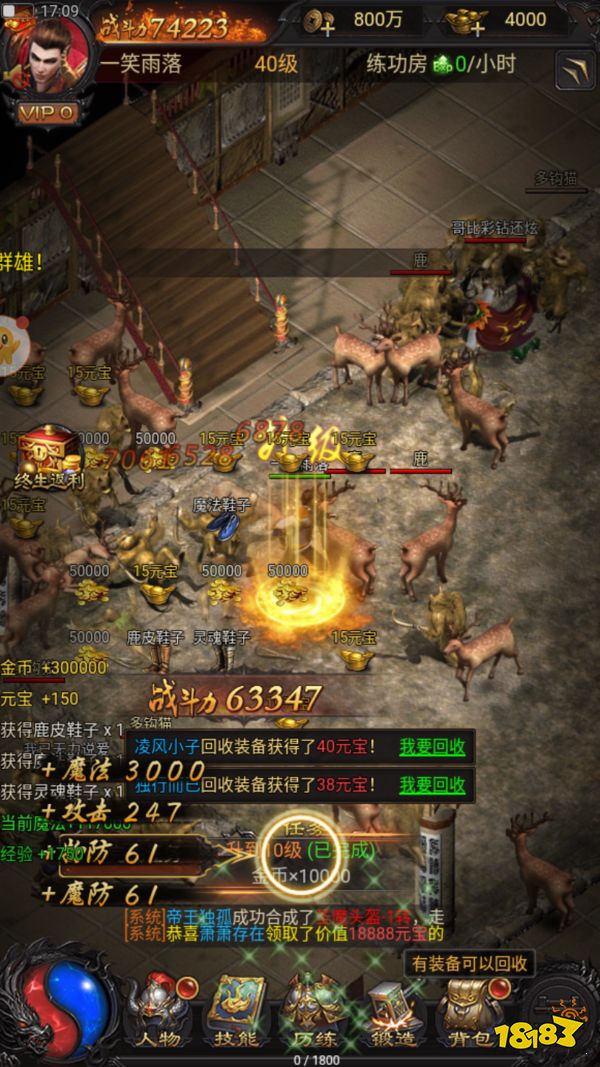Open the 历练 training menu
The width and height of the screenshot is (600, 1067).
coord(312,1010)
